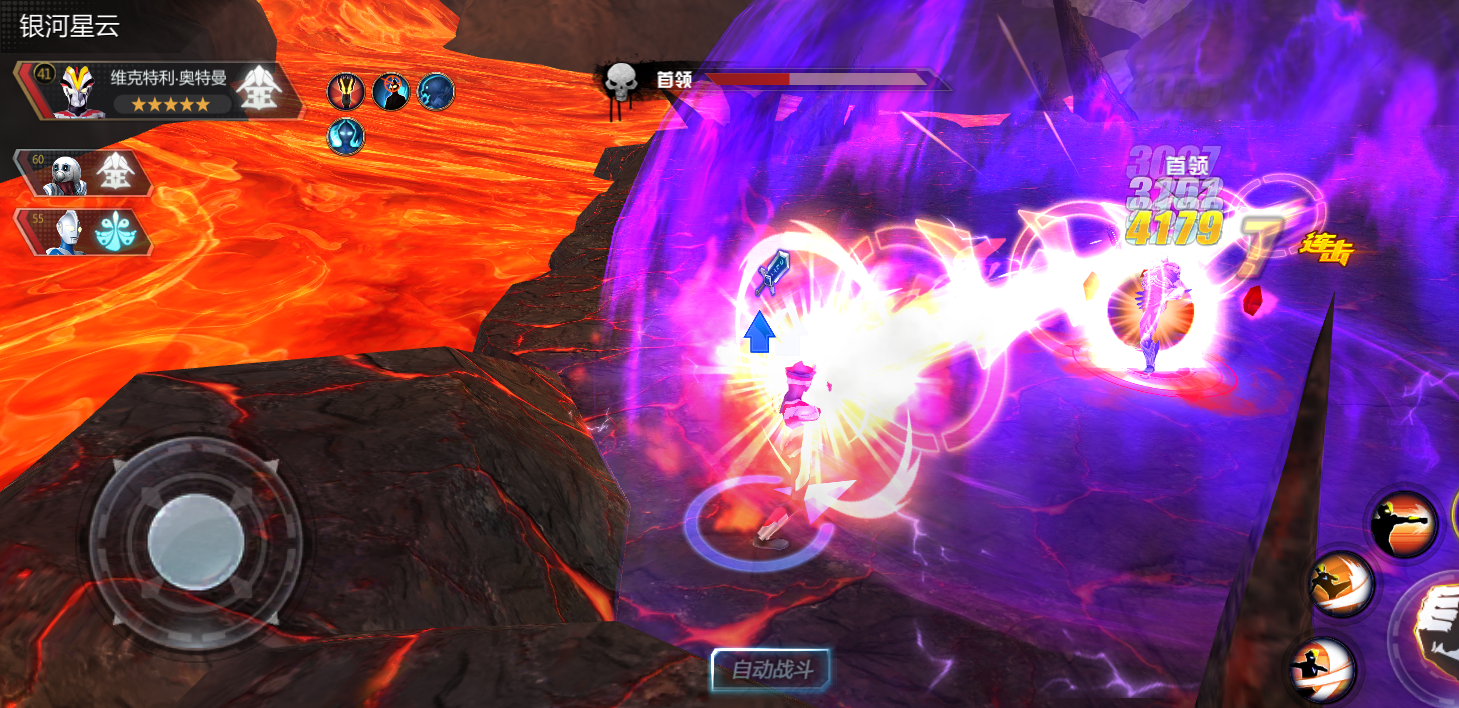The height and width of the screenshot is (708, 1459).
Task: Inspect the orange crosshair target buff icon
Action: (x=390, y=92)
